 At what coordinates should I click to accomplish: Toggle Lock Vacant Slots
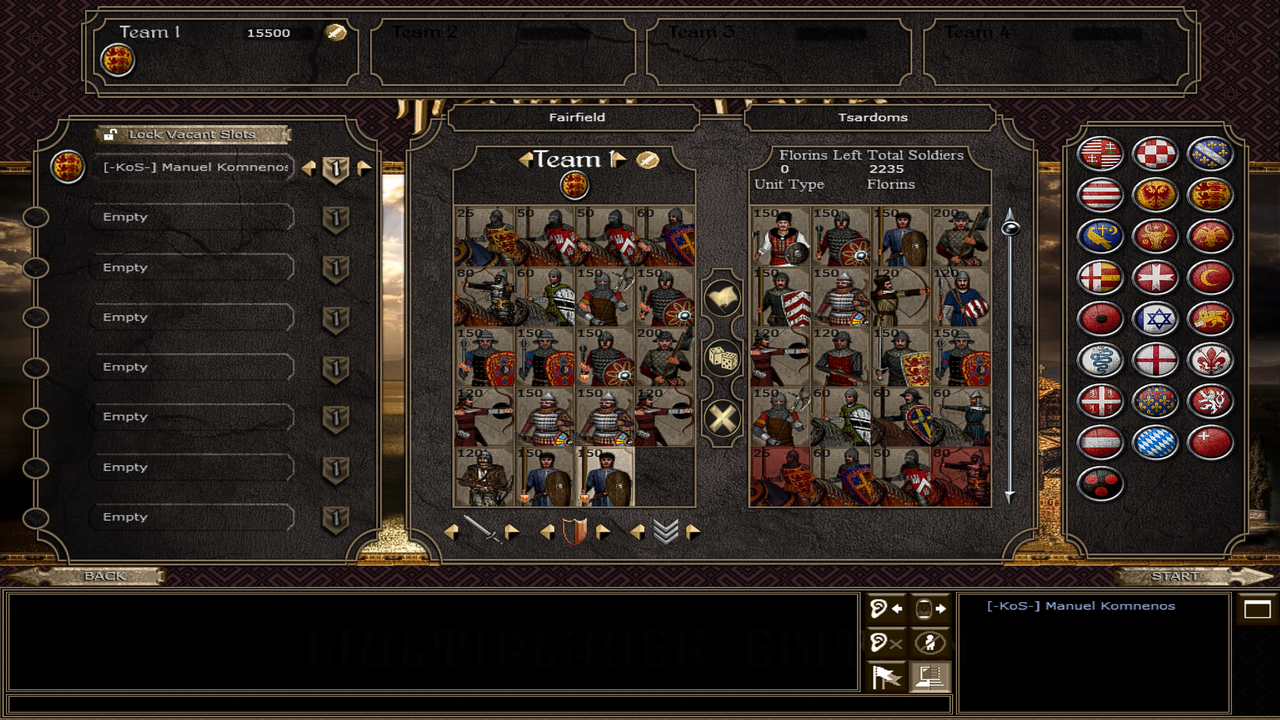(x=192, y=134)
